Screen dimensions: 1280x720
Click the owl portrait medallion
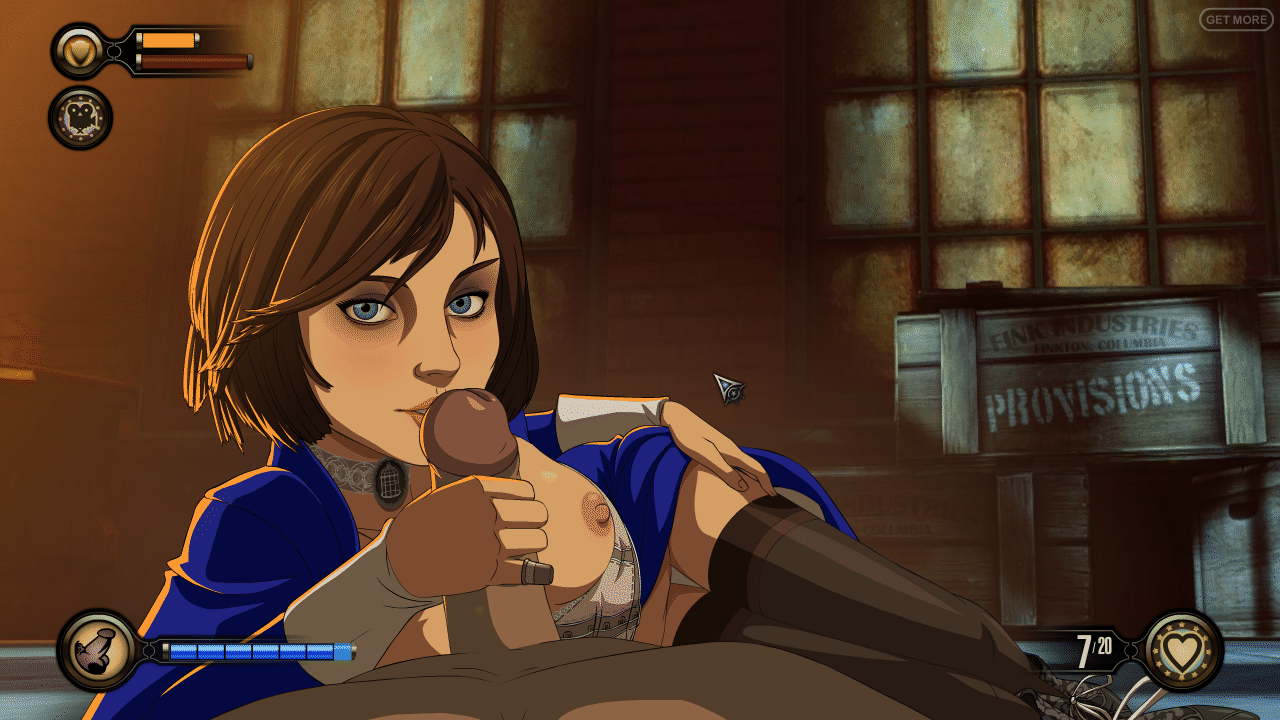click(80, 118)
